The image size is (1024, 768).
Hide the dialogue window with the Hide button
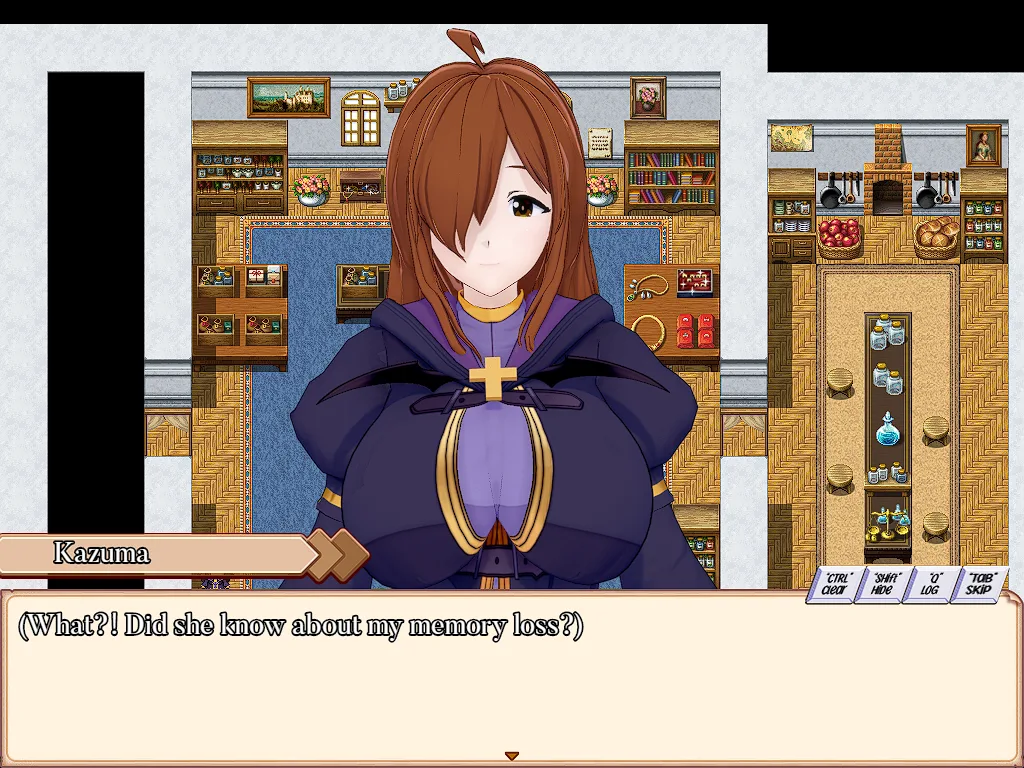coord(884,584)
